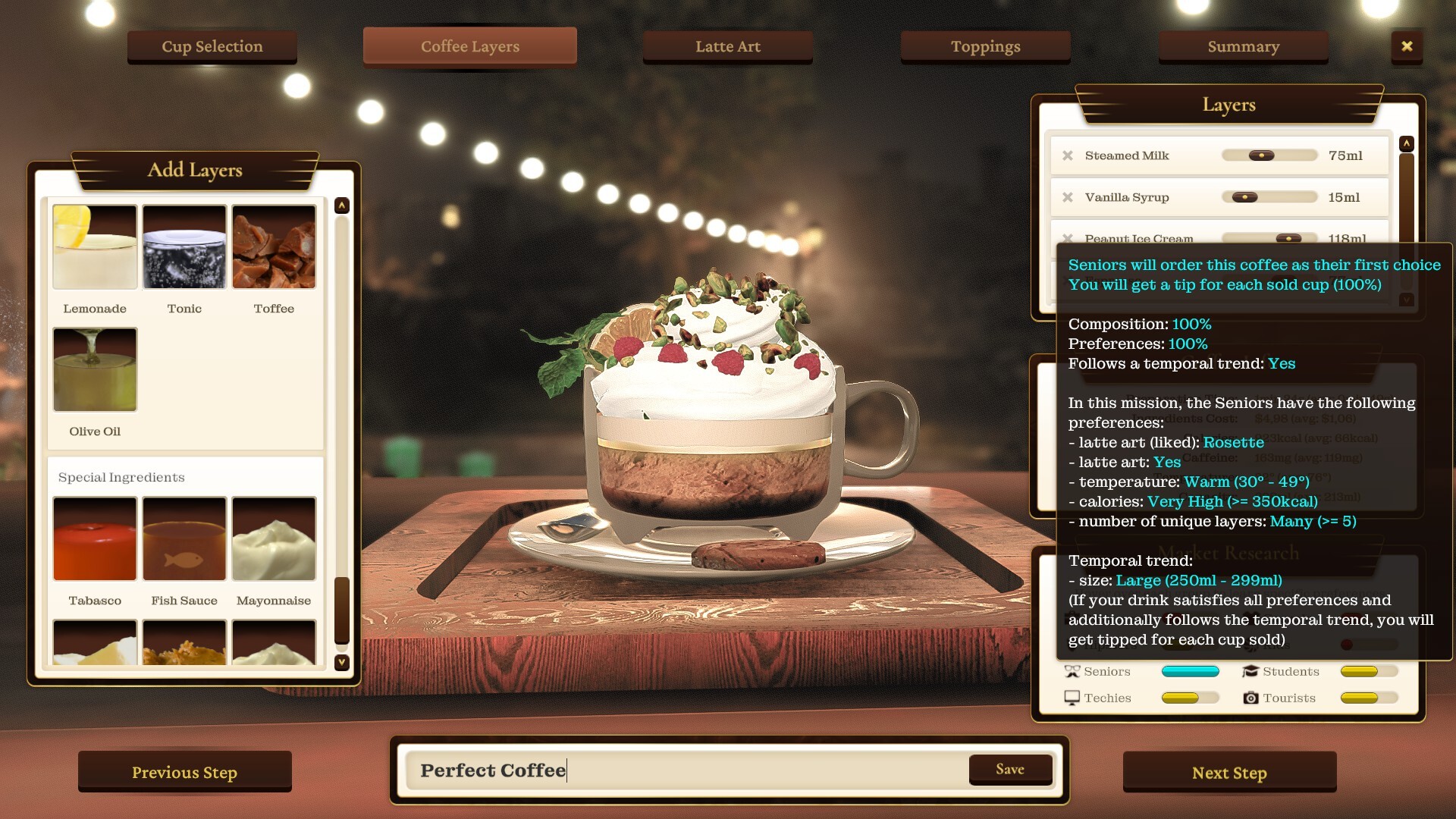The width and height of the screenshot is (1456, 819).
Task: Save the coffee name
Action: (x=1010, y=769)
